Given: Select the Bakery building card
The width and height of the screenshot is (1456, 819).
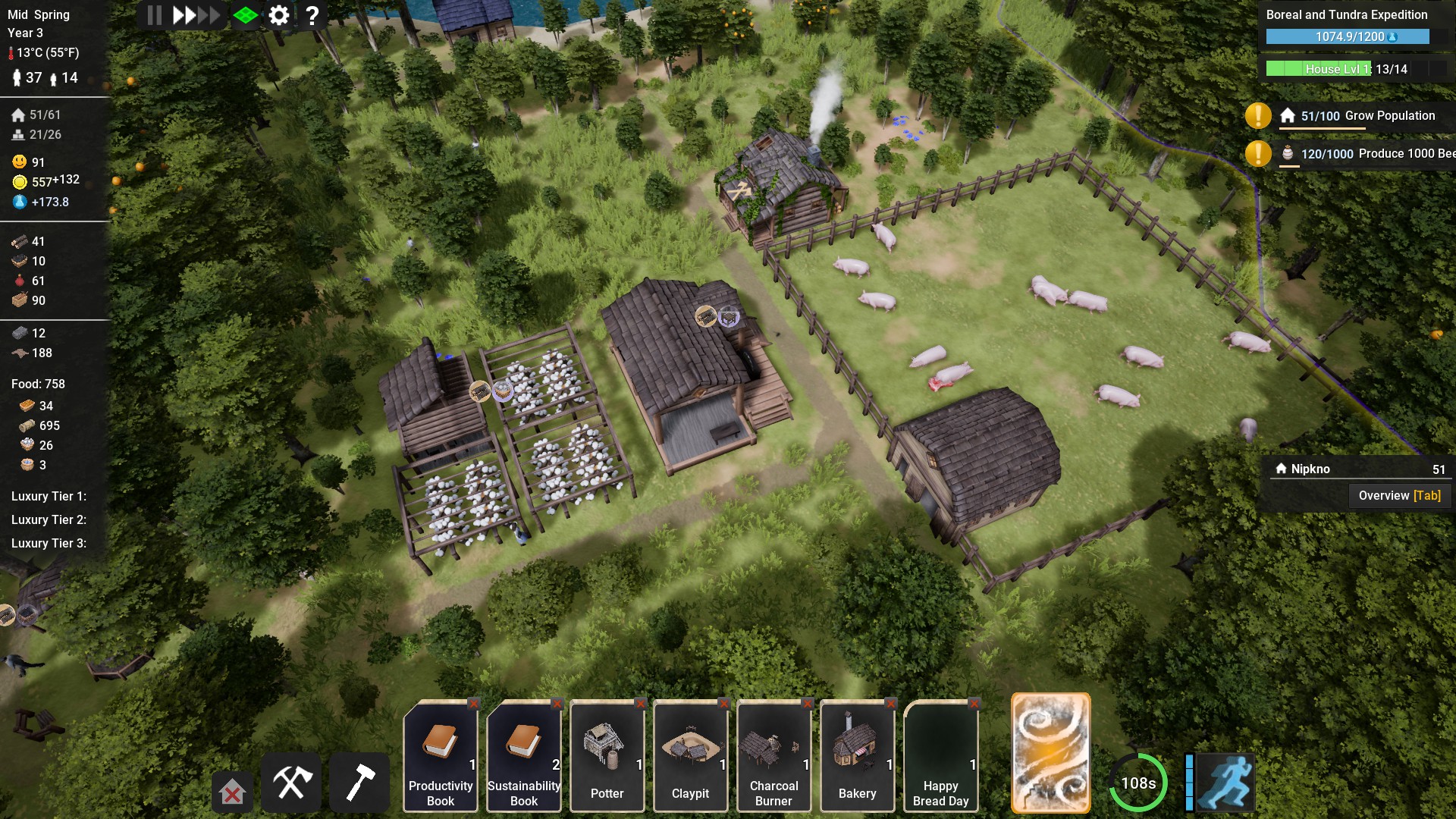Looking at the screenshot, I should coord(858,757).
